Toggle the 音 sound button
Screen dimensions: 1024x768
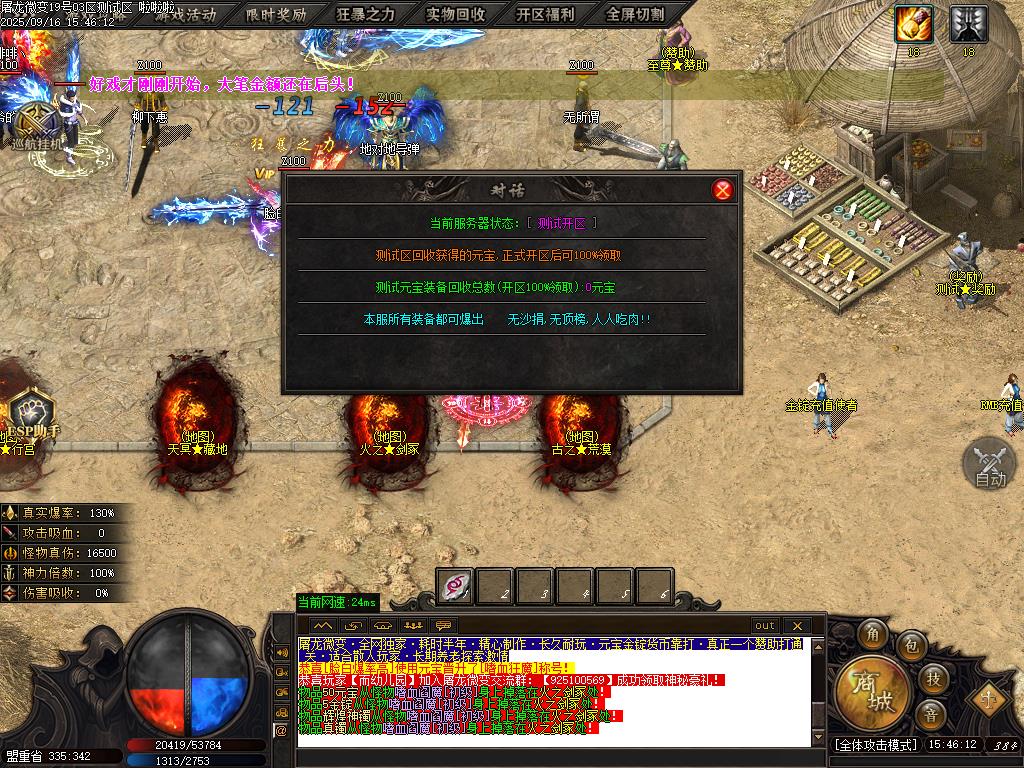tap(931, 713)
